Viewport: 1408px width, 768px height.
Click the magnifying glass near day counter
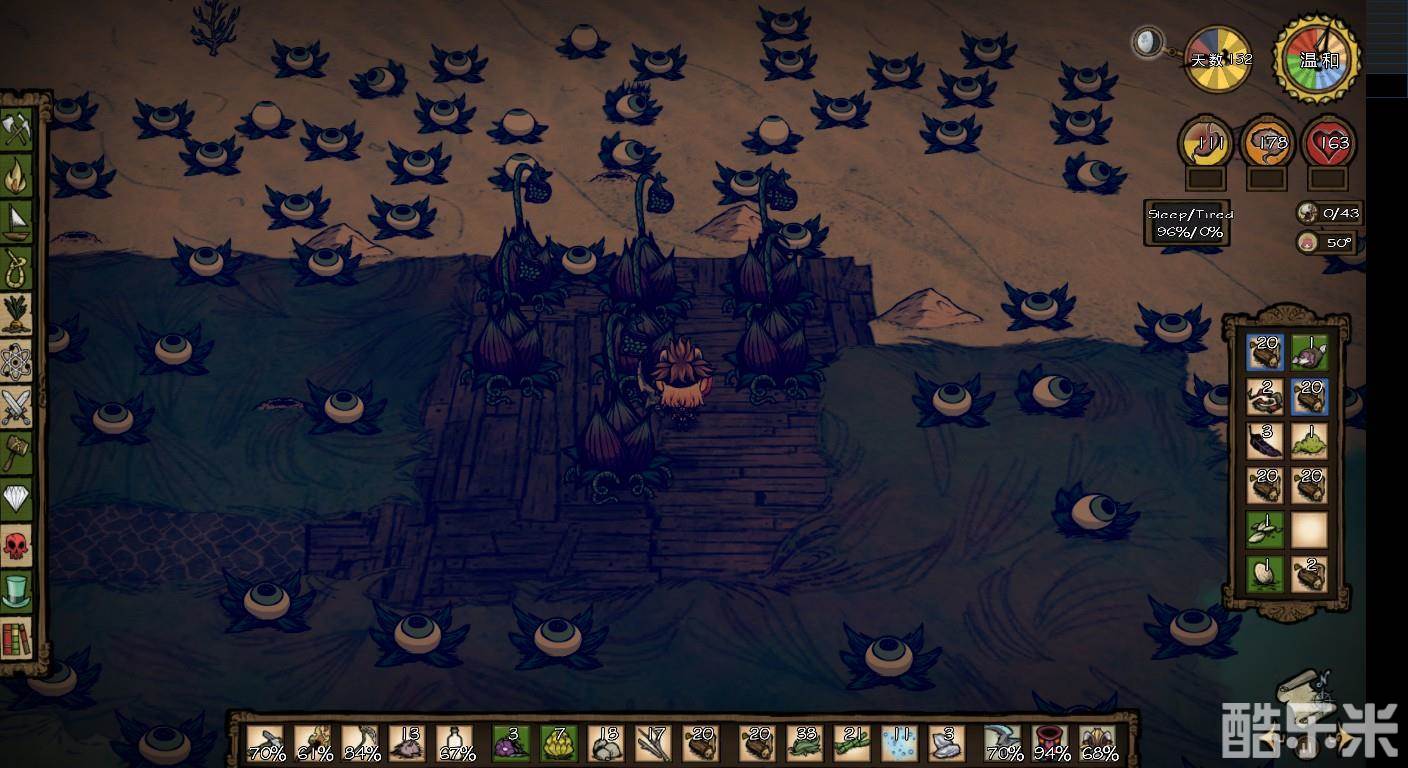[1147, 43]
